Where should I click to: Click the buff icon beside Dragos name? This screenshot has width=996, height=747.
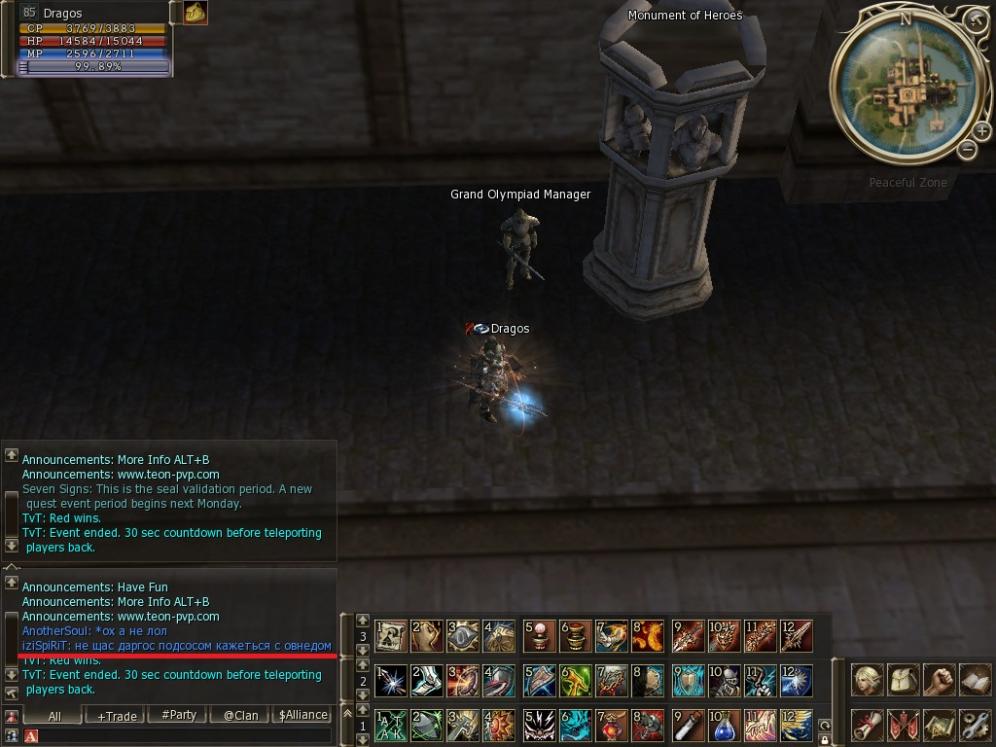[x=195, y=13]
